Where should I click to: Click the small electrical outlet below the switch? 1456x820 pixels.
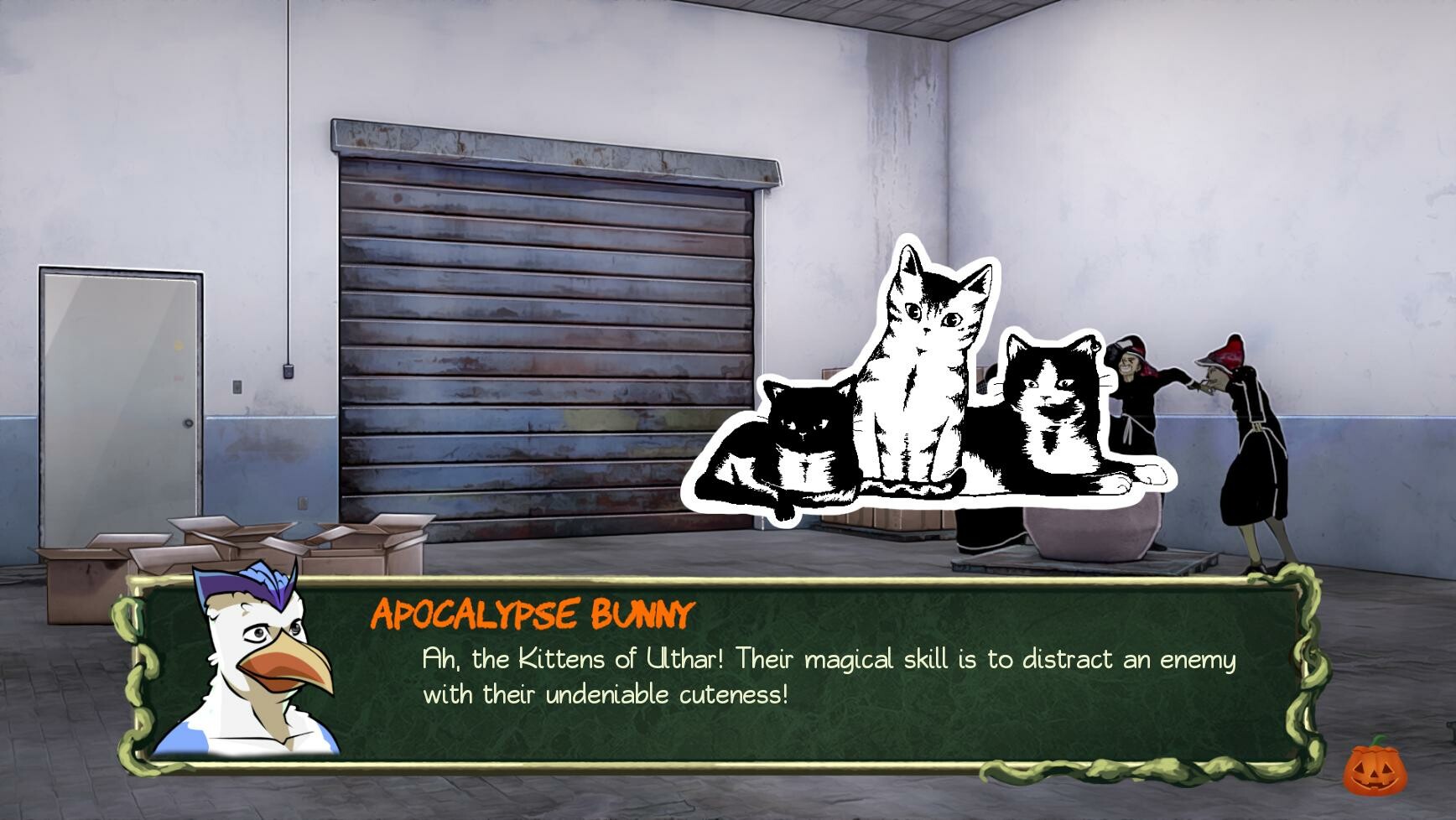(303, 503)
